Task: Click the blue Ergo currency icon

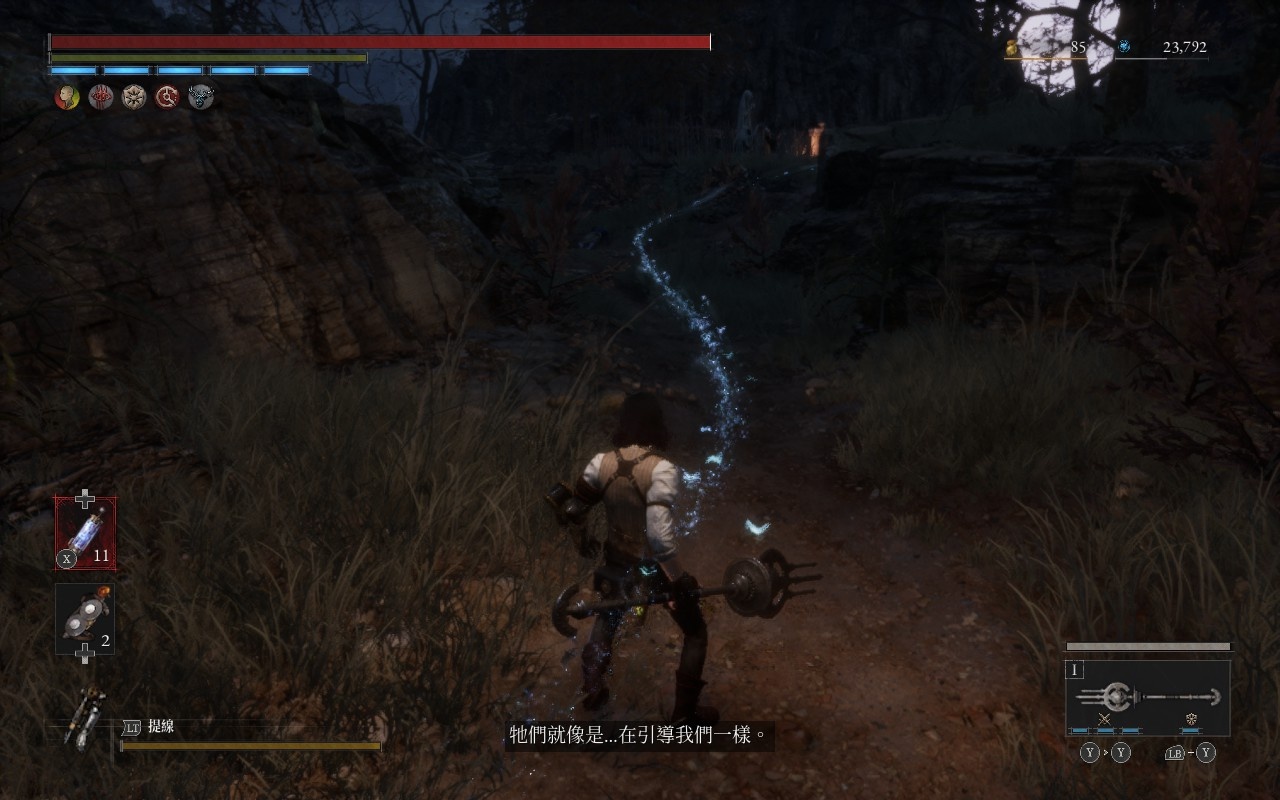Action: [1124, 46]
